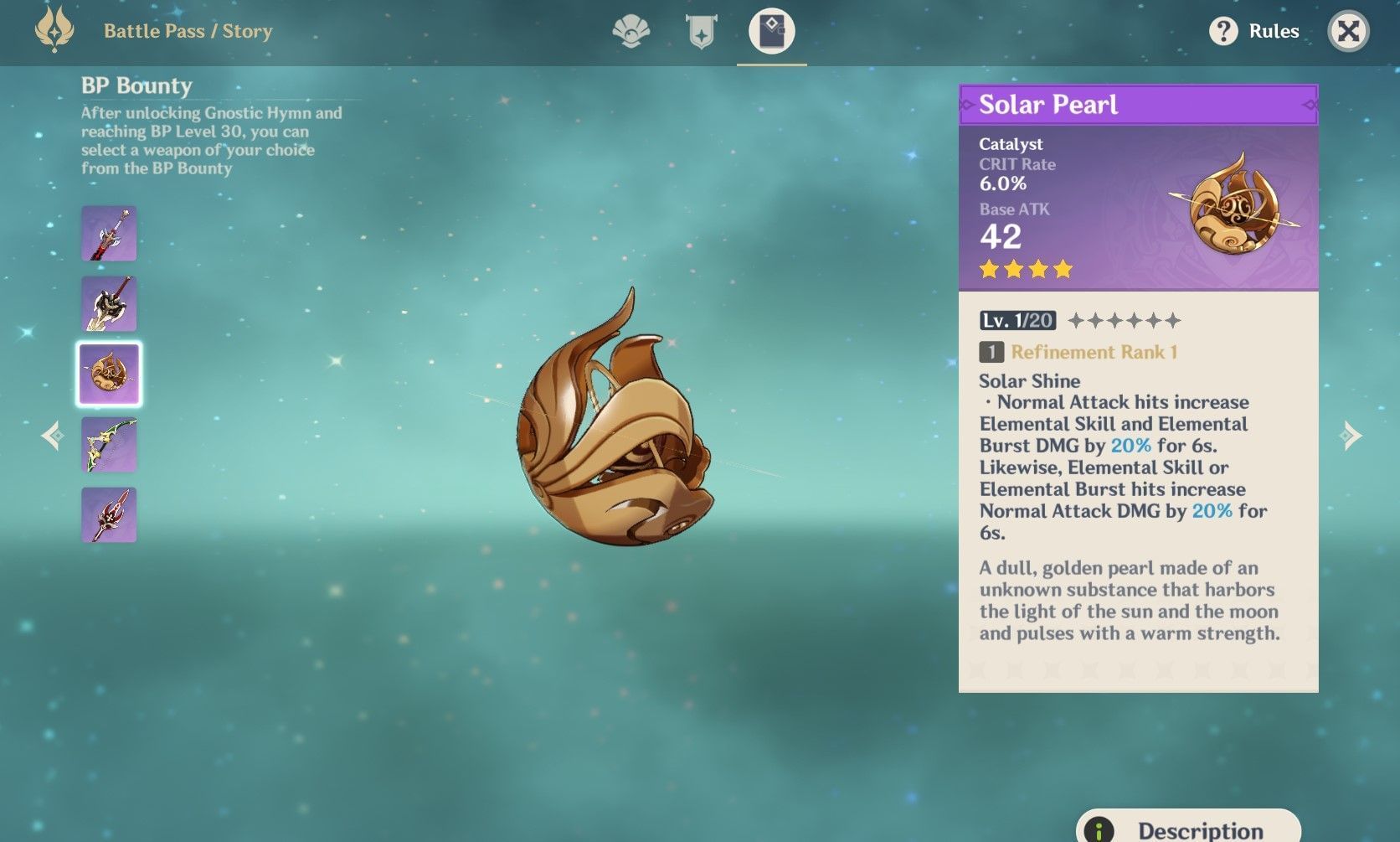This screenshot has width=1400, height=842.
Task: Select The Black Sword weapon thumbnail
Action: pyautogui.click(x=109, y=234)
